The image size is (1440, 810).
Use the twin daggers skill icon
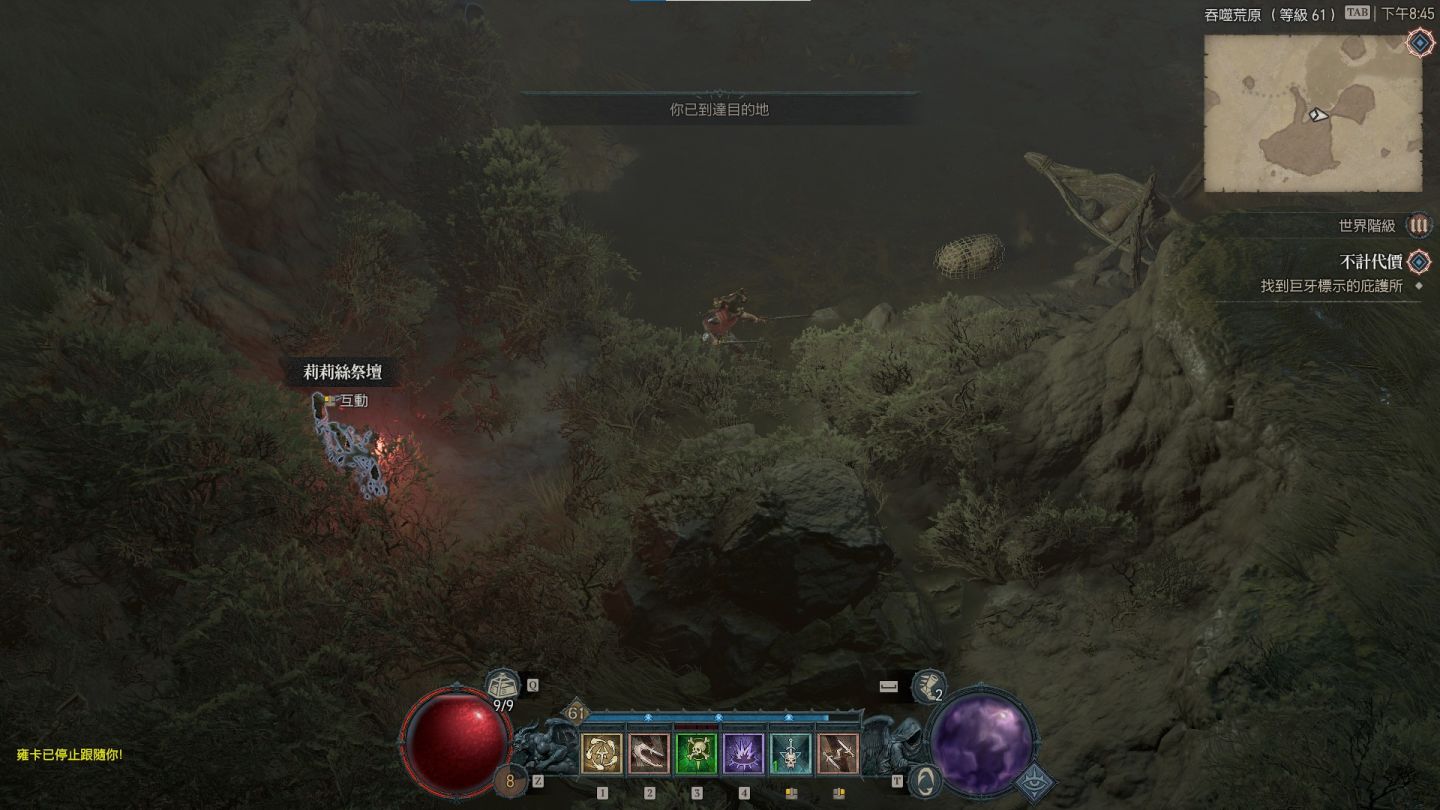838,754
